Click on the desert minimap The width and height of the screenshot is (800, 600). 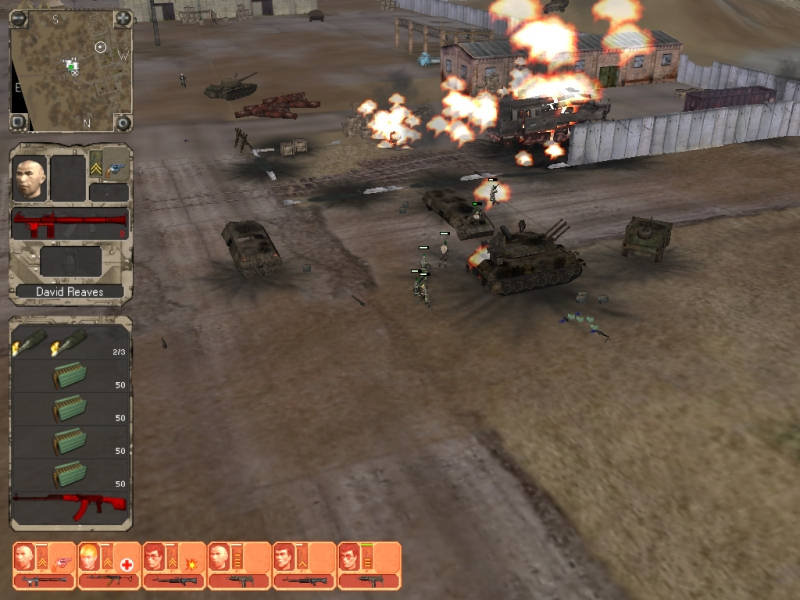tap(70, 70)
